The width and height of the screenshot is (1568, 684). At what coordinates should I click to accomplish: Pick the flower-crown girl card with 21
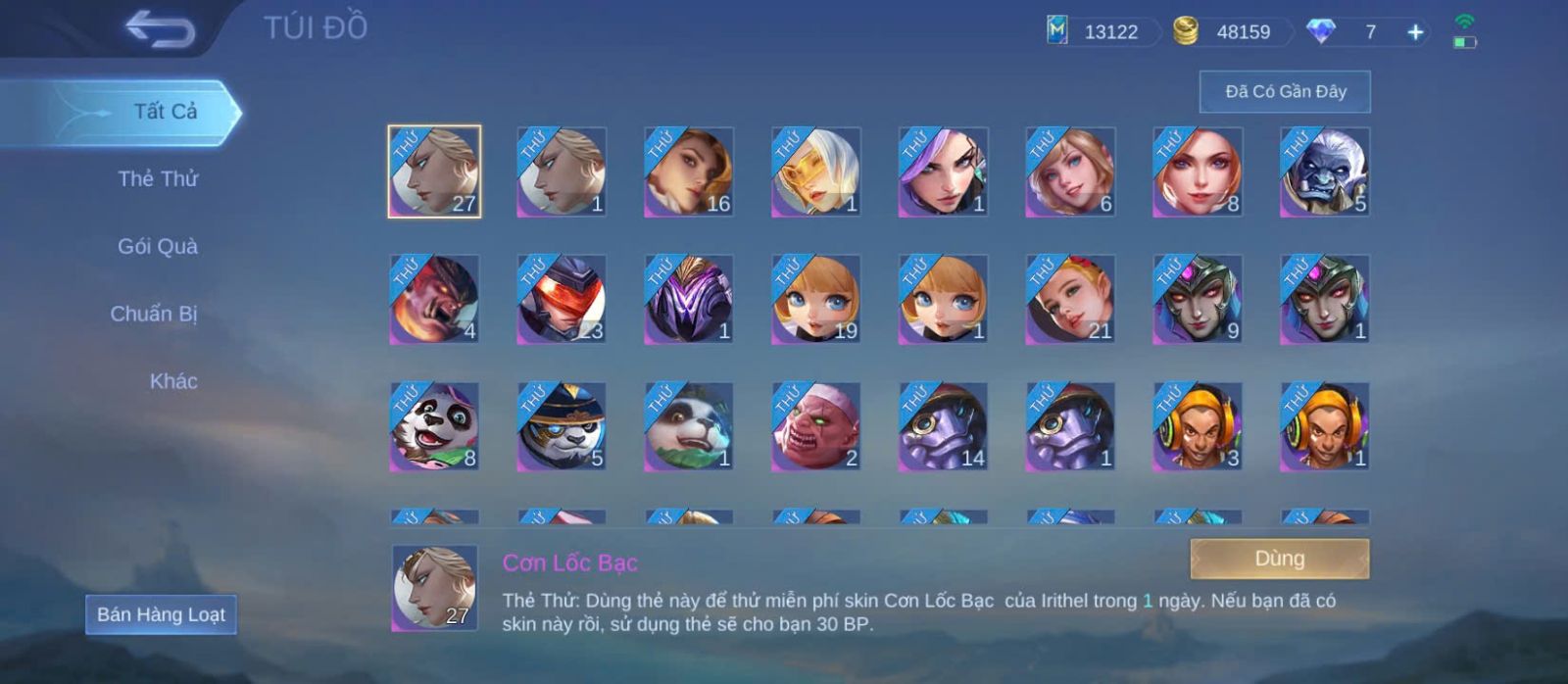(1070, 299)
